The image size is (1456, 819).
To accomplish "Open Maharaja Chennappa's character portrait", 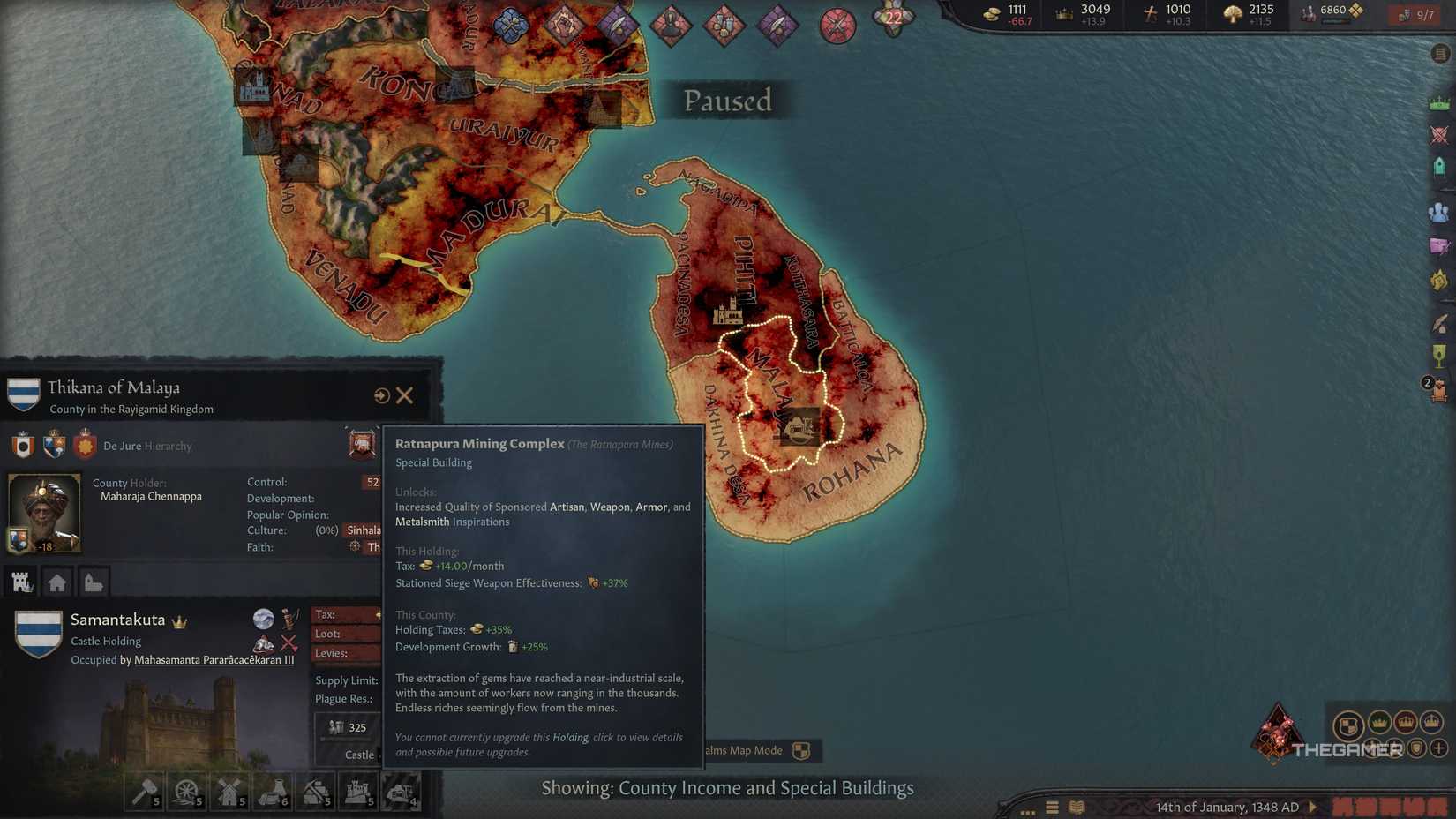I will pos(43,512).
